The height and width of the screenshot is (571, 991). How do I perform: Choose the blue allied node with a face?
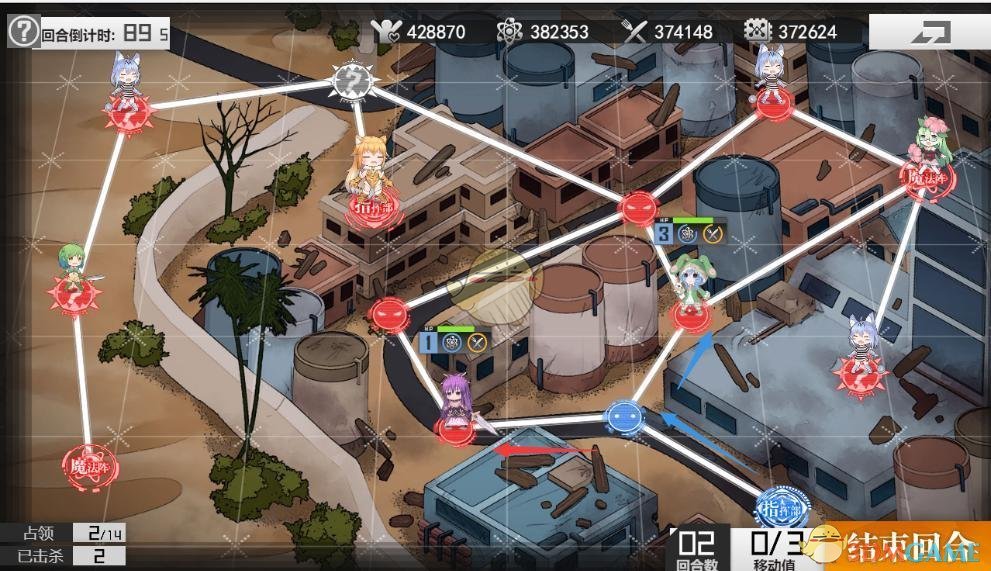(x=624, y=413)
